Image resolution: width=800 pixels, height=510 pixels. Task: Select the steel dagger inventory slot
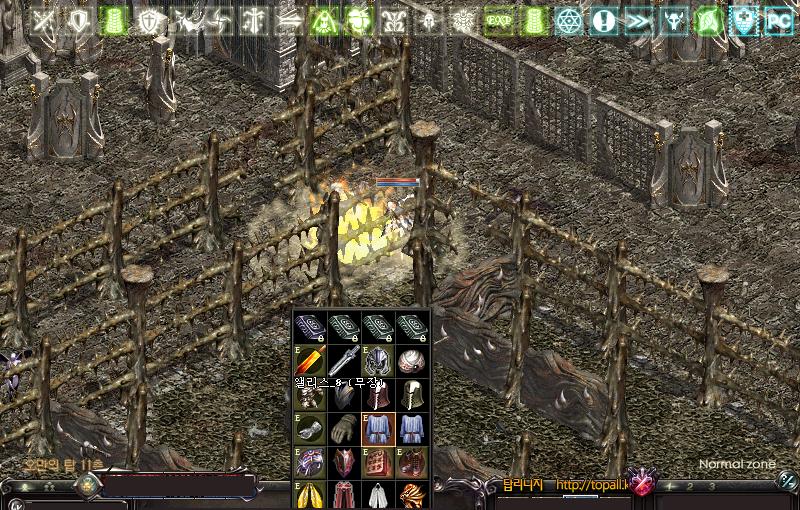click(343, 361)
